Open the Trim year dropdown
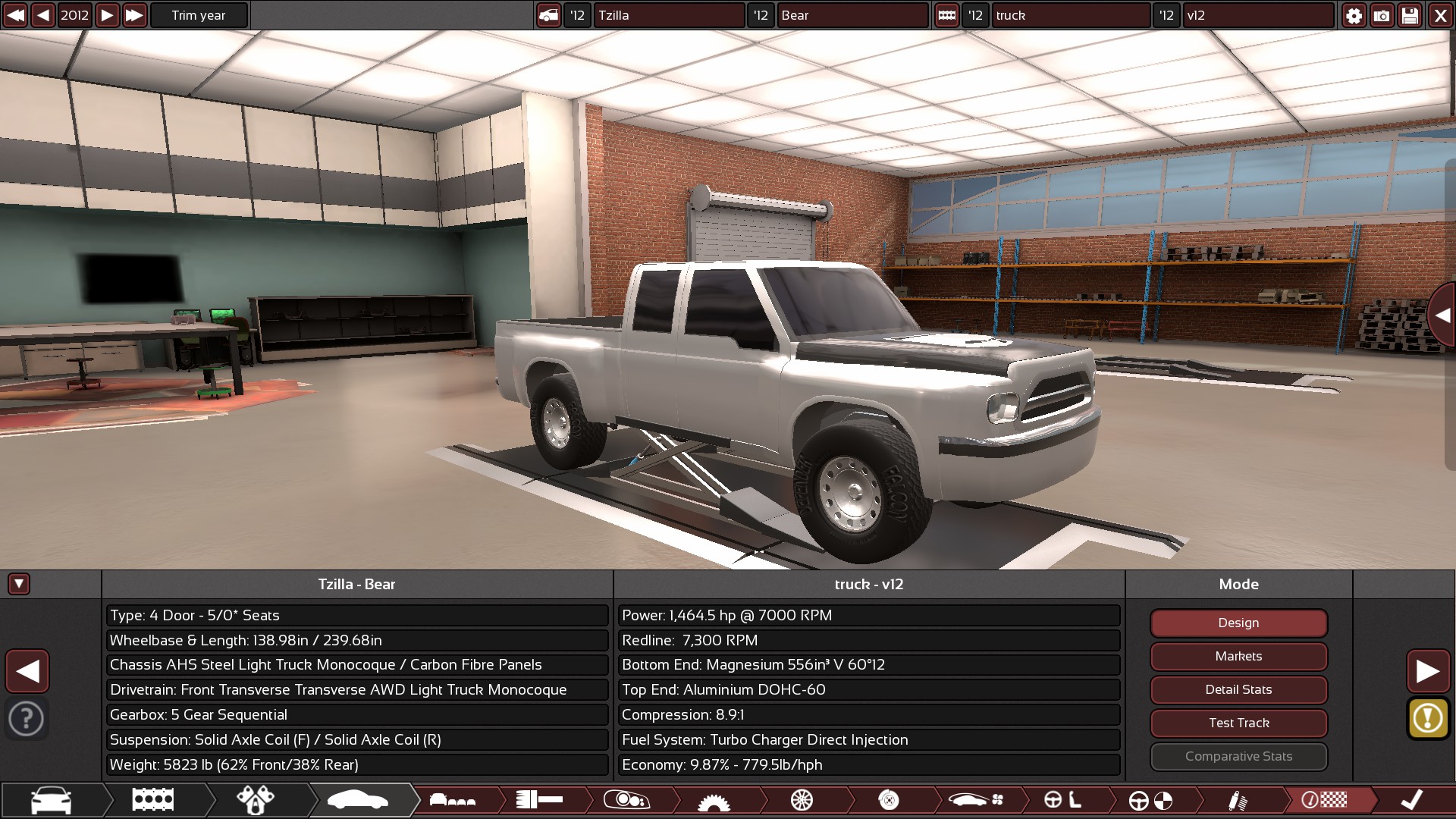The height and width of the screenshot is (819, 1456). (199, 15)
